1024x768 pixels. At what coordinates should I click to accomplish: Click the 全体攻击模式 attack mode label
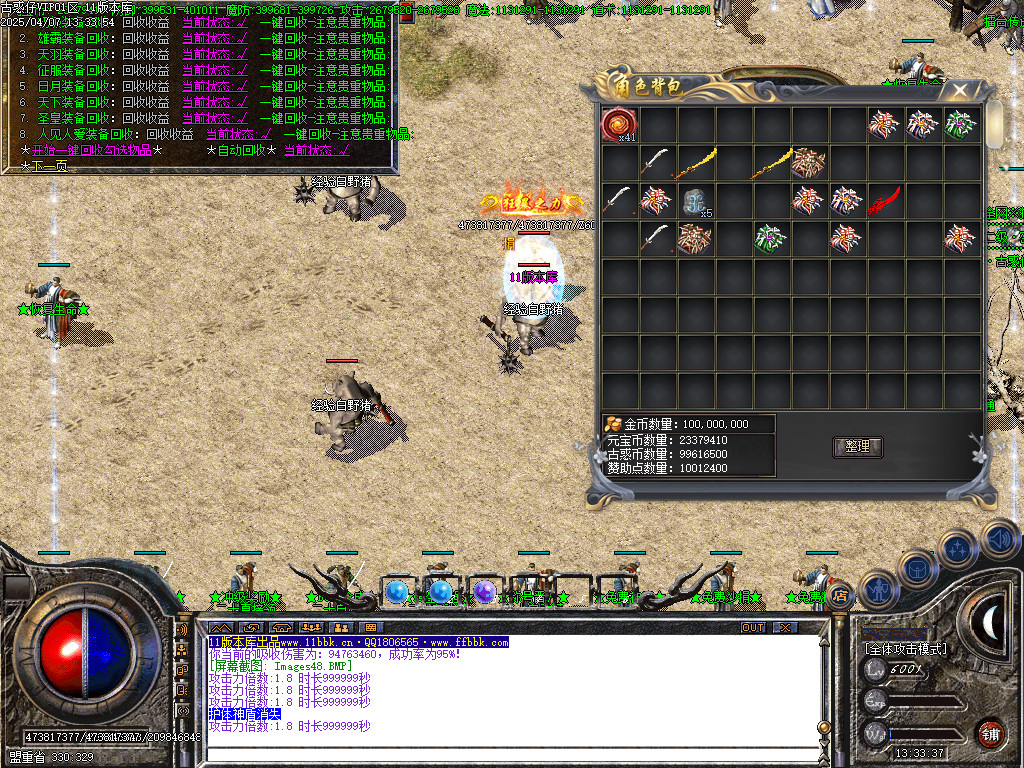pos(905,649)
